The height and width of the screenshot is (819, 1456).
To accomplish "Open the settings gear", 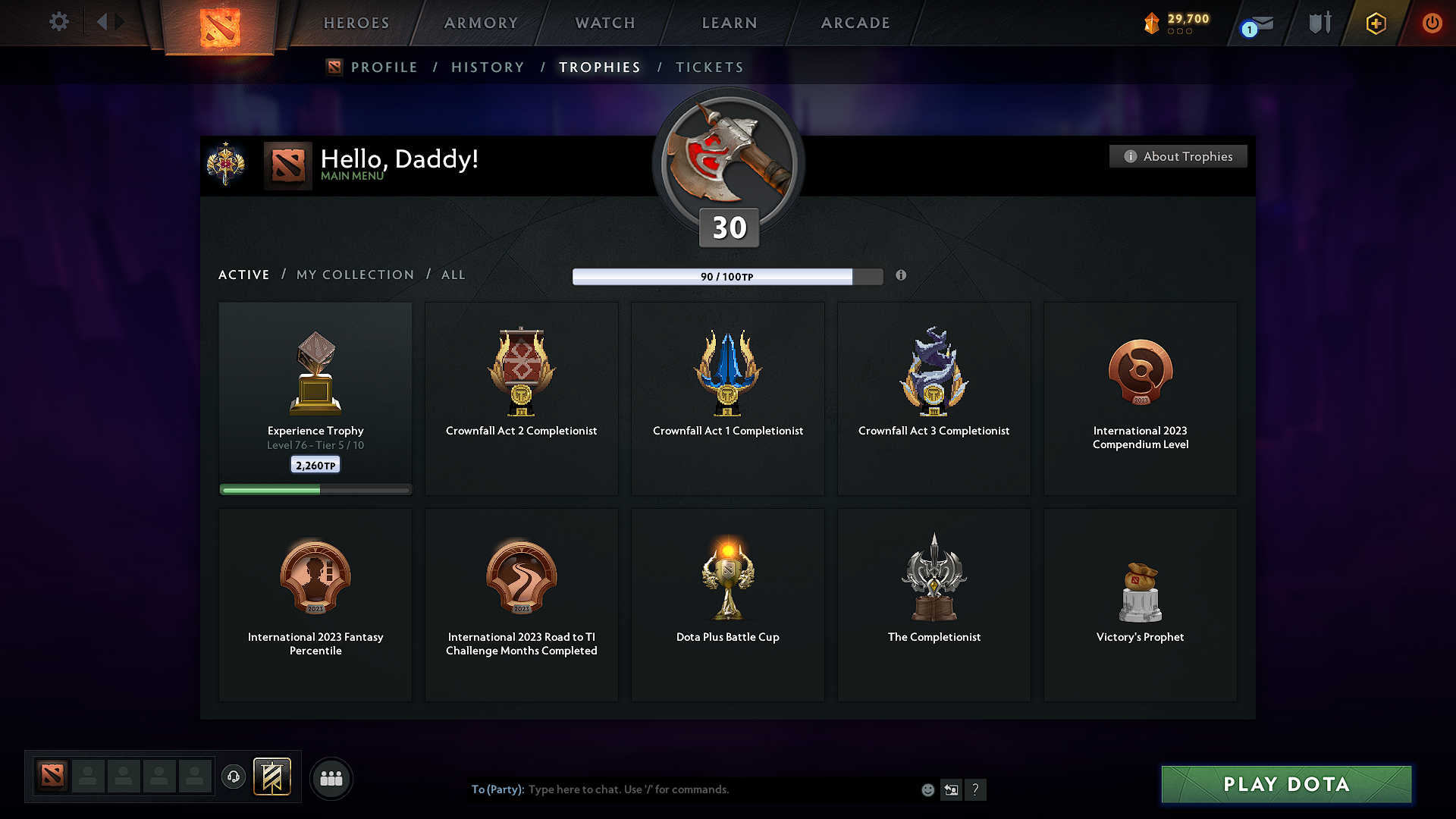I will pos(58,22).
